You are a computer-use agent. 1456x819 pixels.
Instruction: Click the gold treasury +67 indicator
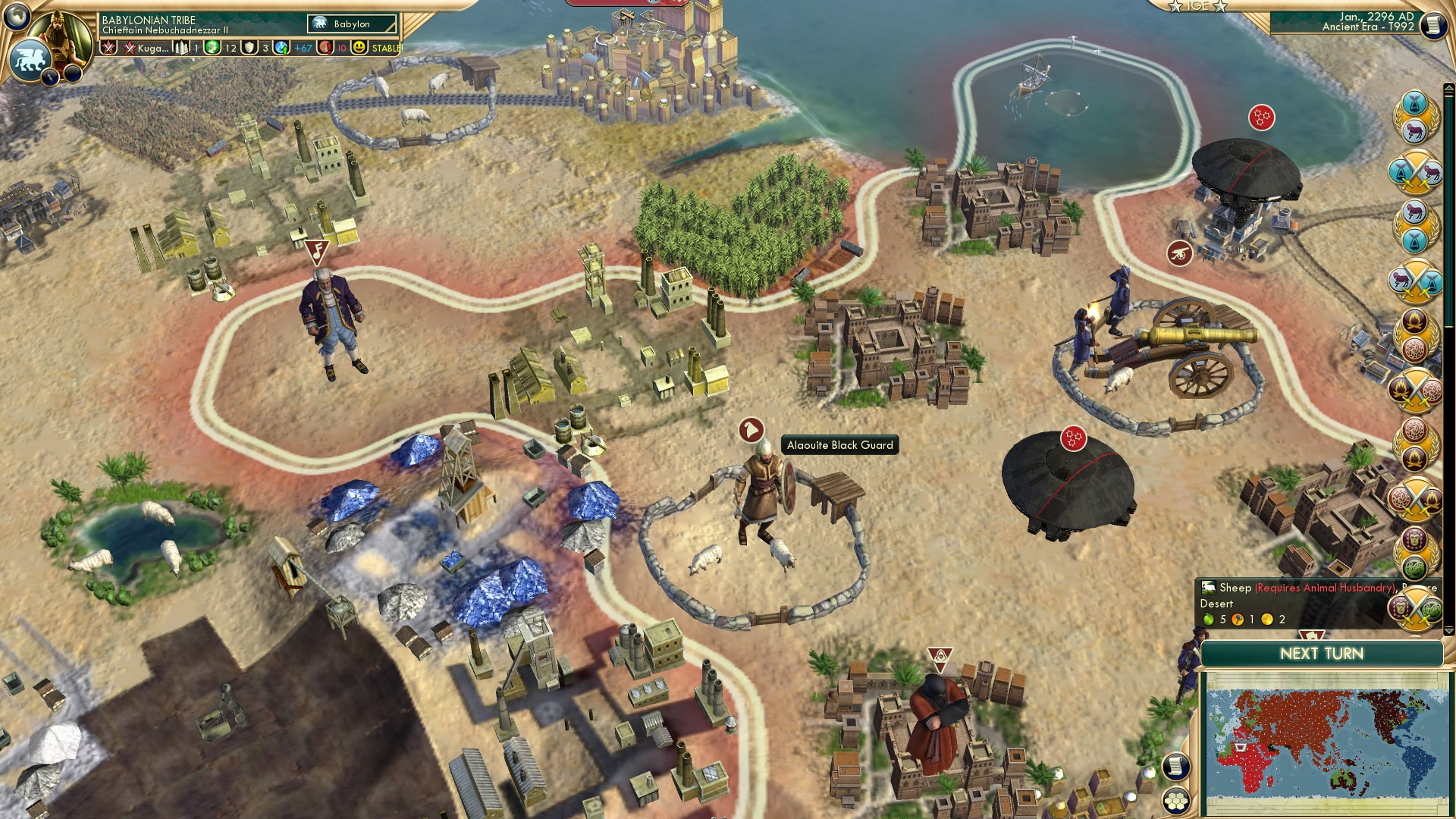[x=301, y=47]
